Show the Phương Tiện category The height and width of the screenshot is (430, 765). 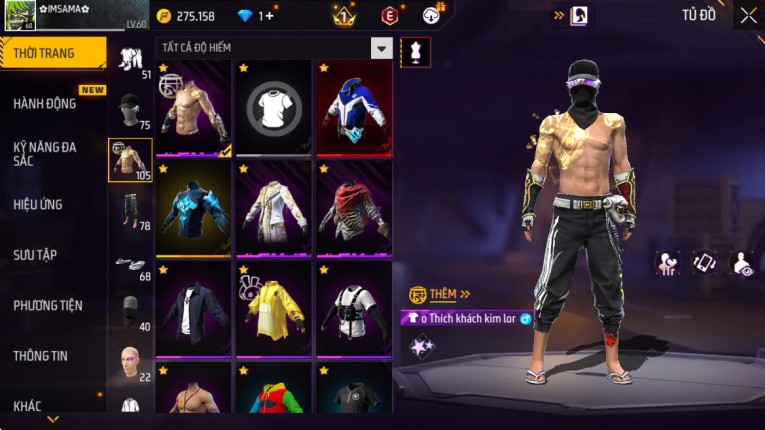48,305
